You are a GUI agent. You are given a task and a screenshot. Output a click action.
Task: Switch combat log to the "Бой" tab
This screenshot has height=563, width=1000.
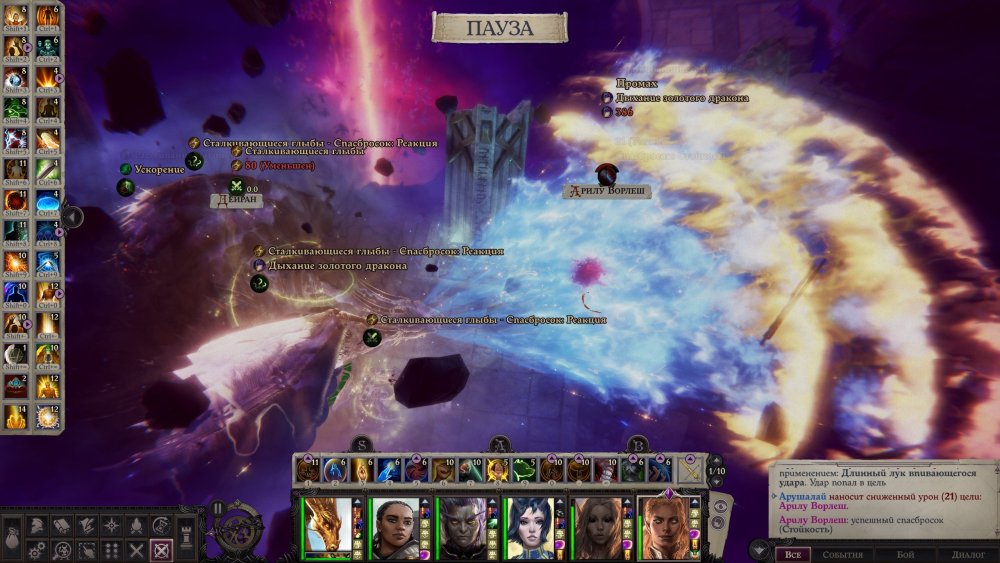pos(905,554)
